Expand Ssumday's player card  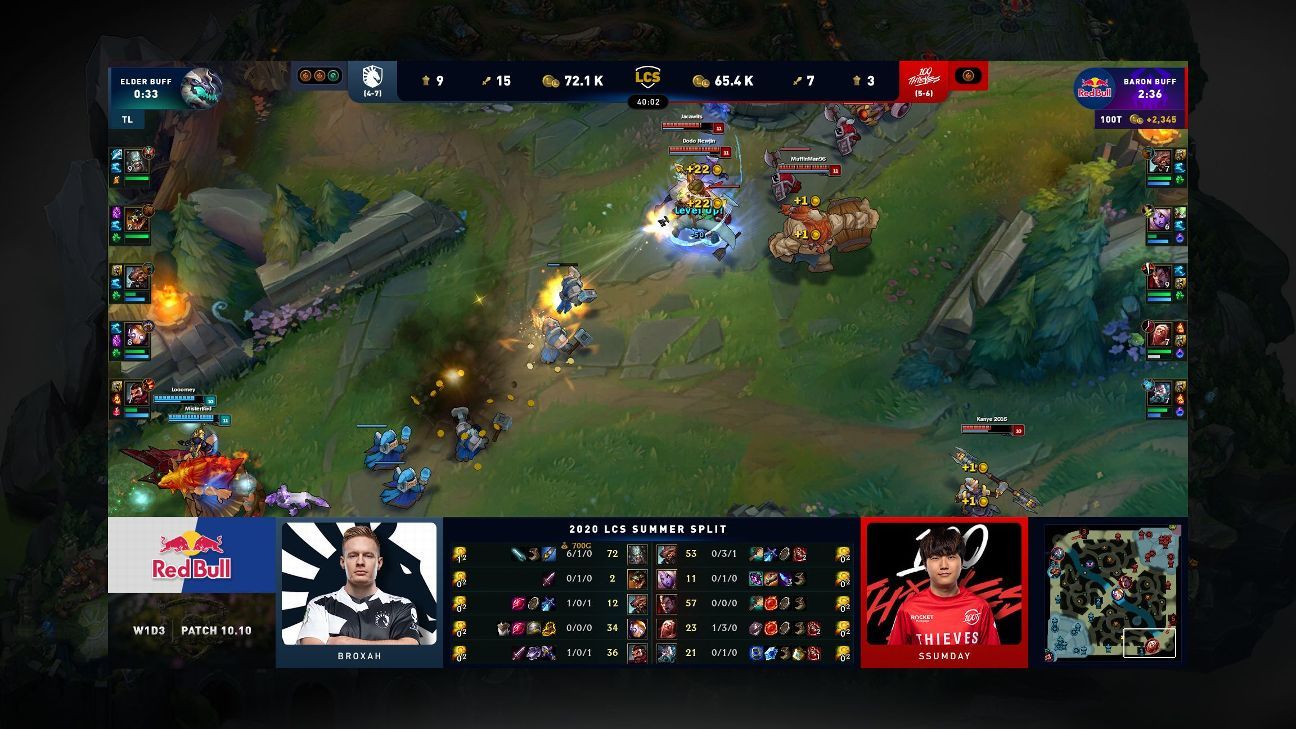[x=944, y=590]
